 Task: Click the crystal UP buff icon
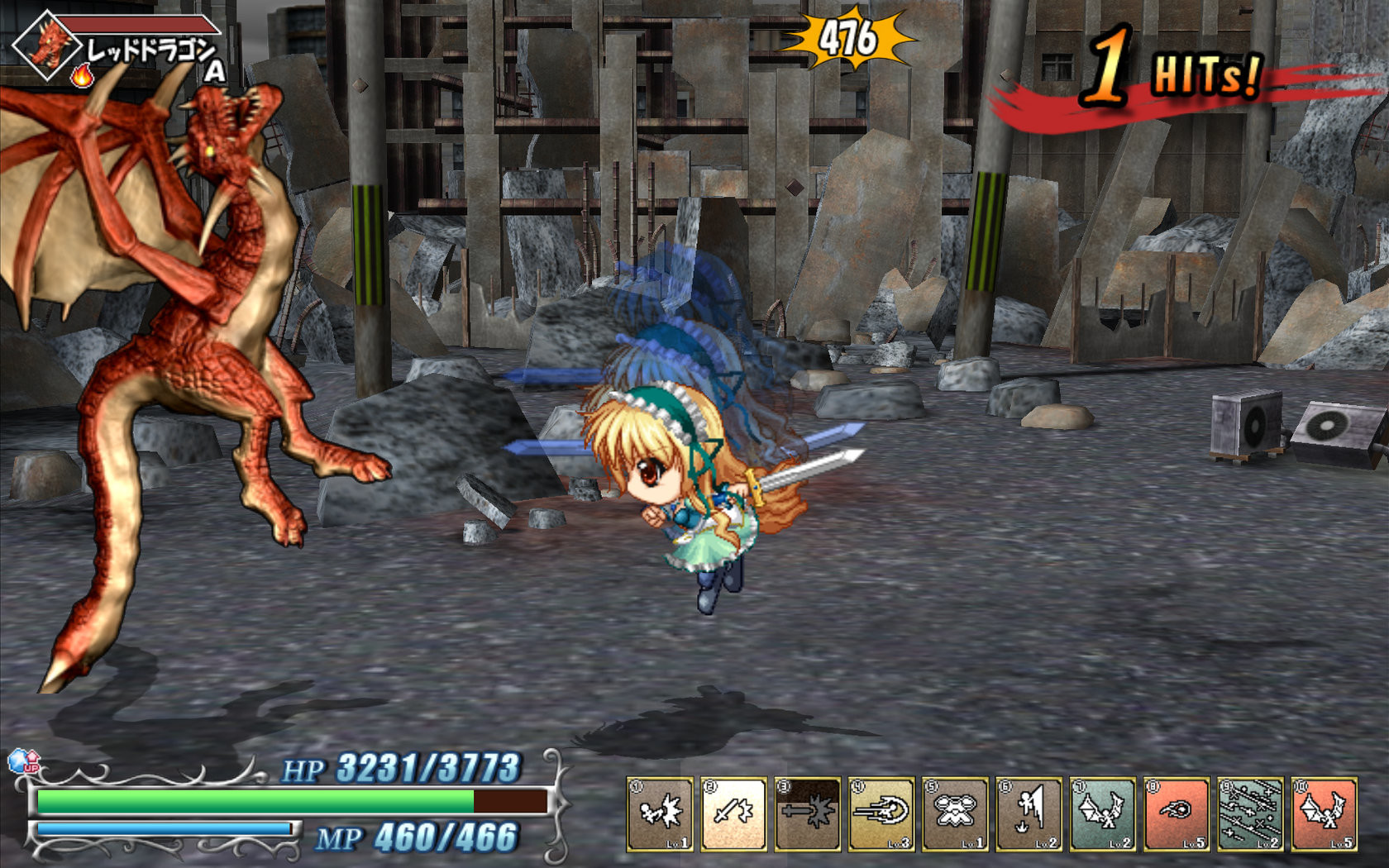coord(22,761)
